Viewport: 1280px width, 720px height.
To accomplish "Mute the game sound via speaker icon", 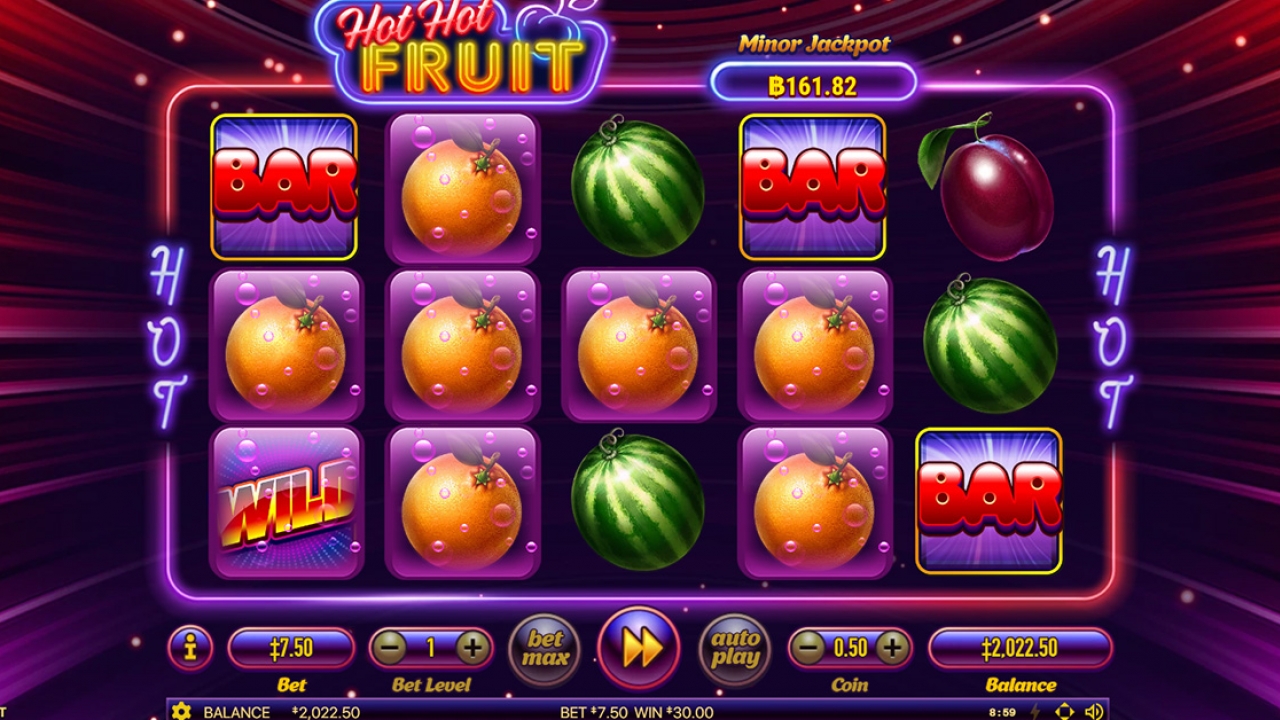I will point(1095,709).
